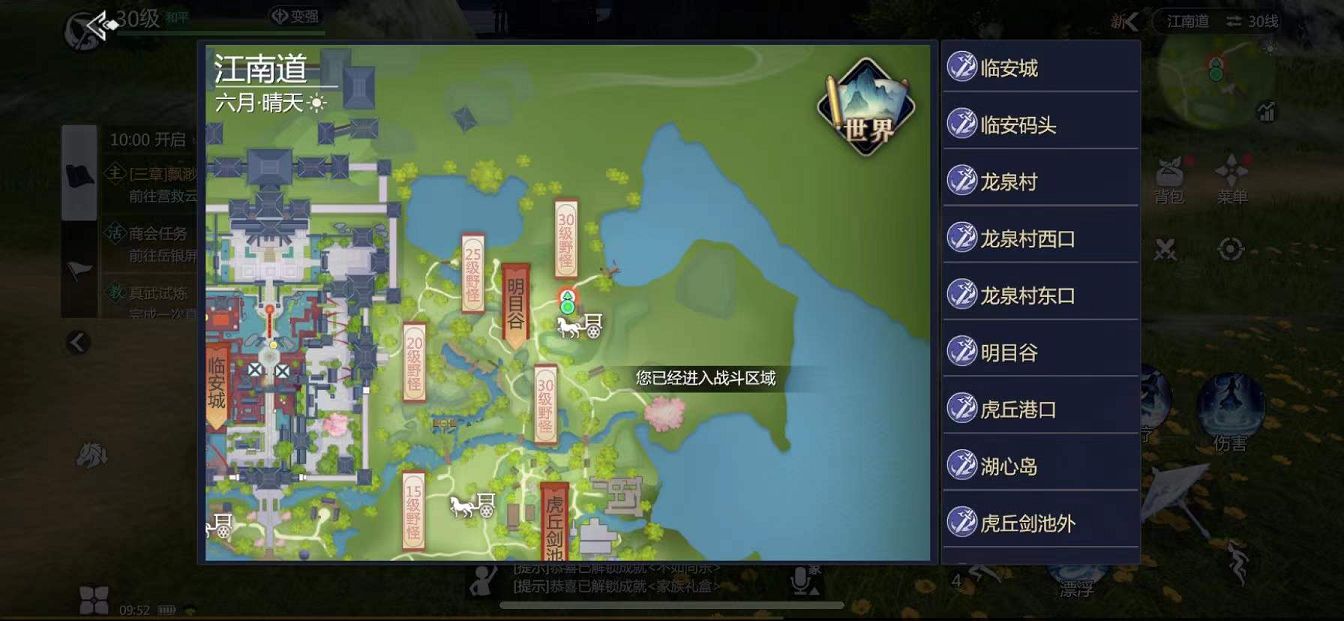Viewport: 1344px width, 621px height.
Task: Select the 临安城 banner on the map
Action: (x=217, y=388)
